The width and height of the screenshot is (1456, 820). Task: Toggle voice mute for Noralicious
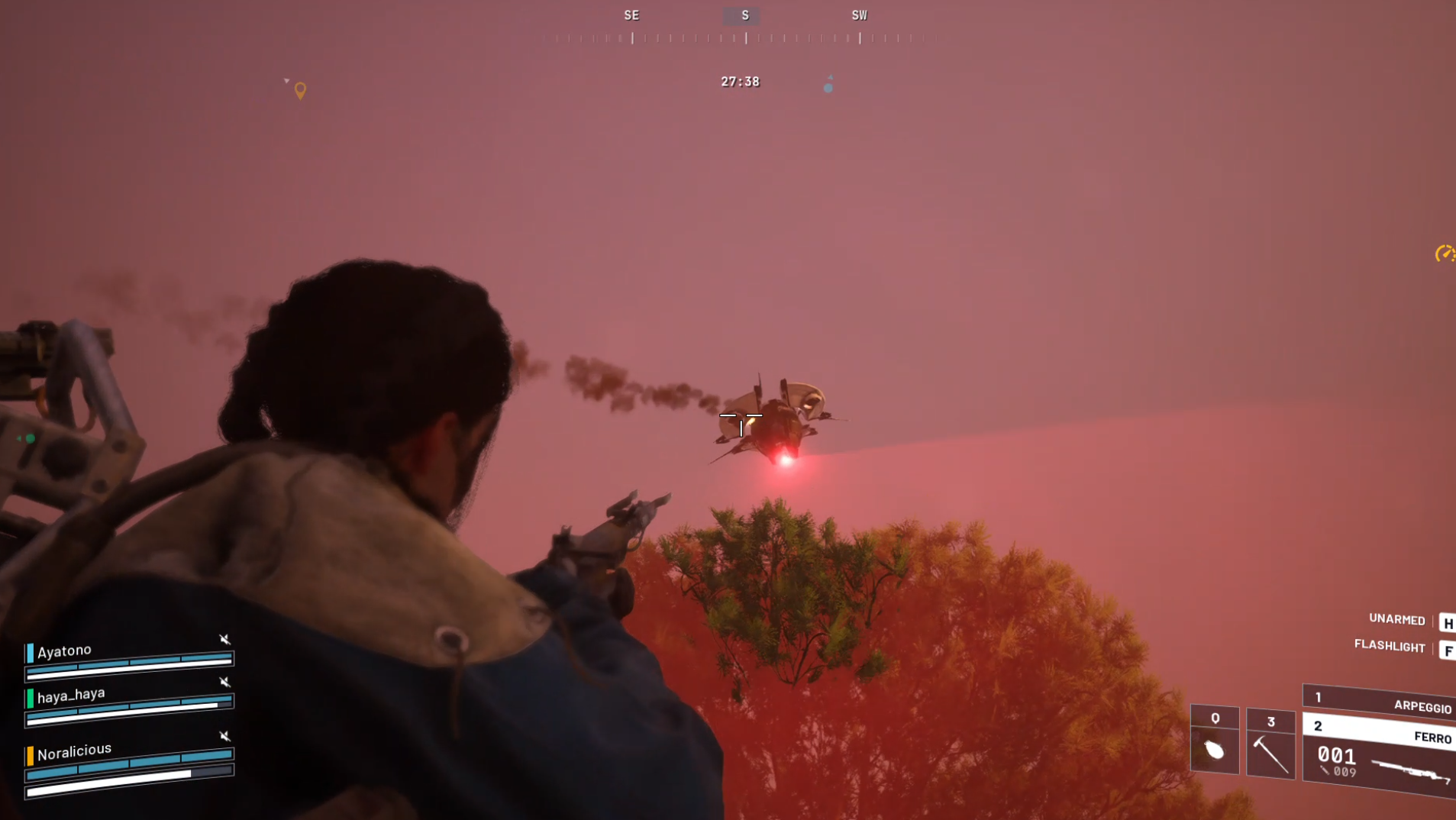point(224,736)
